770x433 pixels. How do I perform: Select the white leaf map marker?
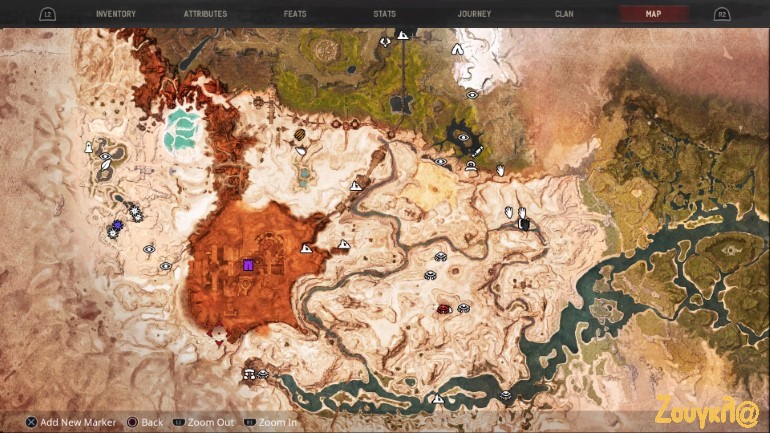coord(301,151)
